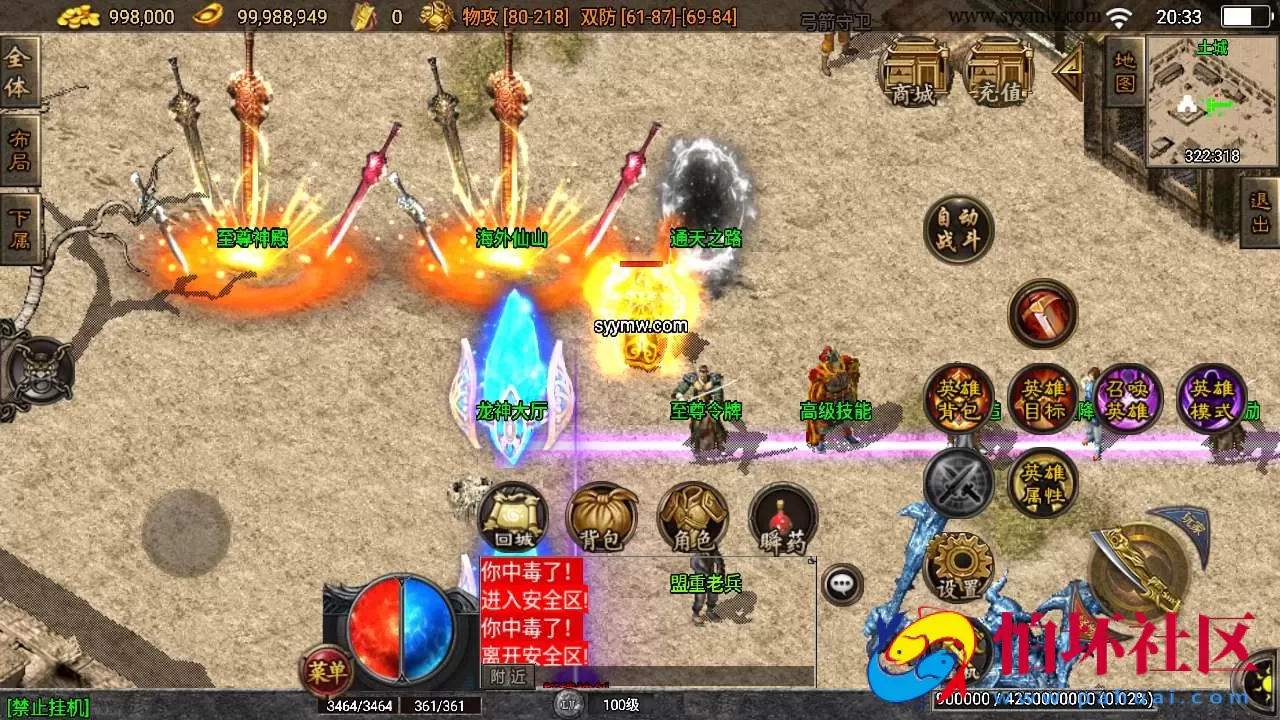This screenshot has width=1280, height=720.
Task: Open the 设置 settings gear
Action: [x=957, y=565]
